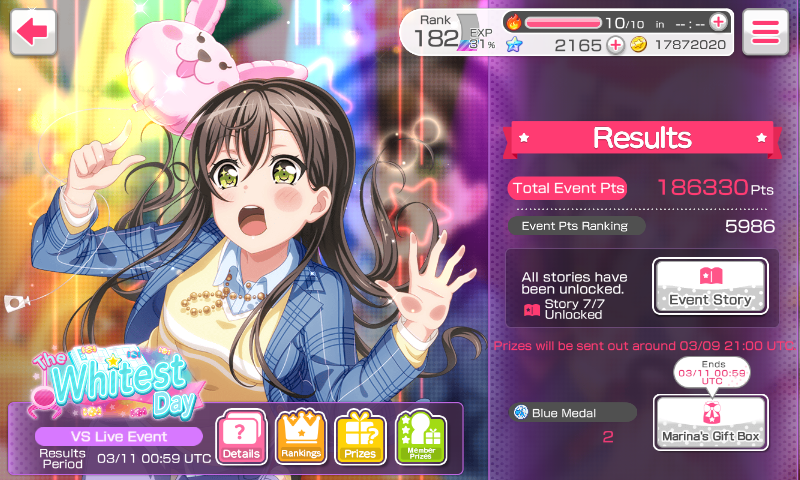Screen dimensions: 800x480
Task: Tap the plus button to refill stamina
Action: pyautogui.click(x=718, y=22)
